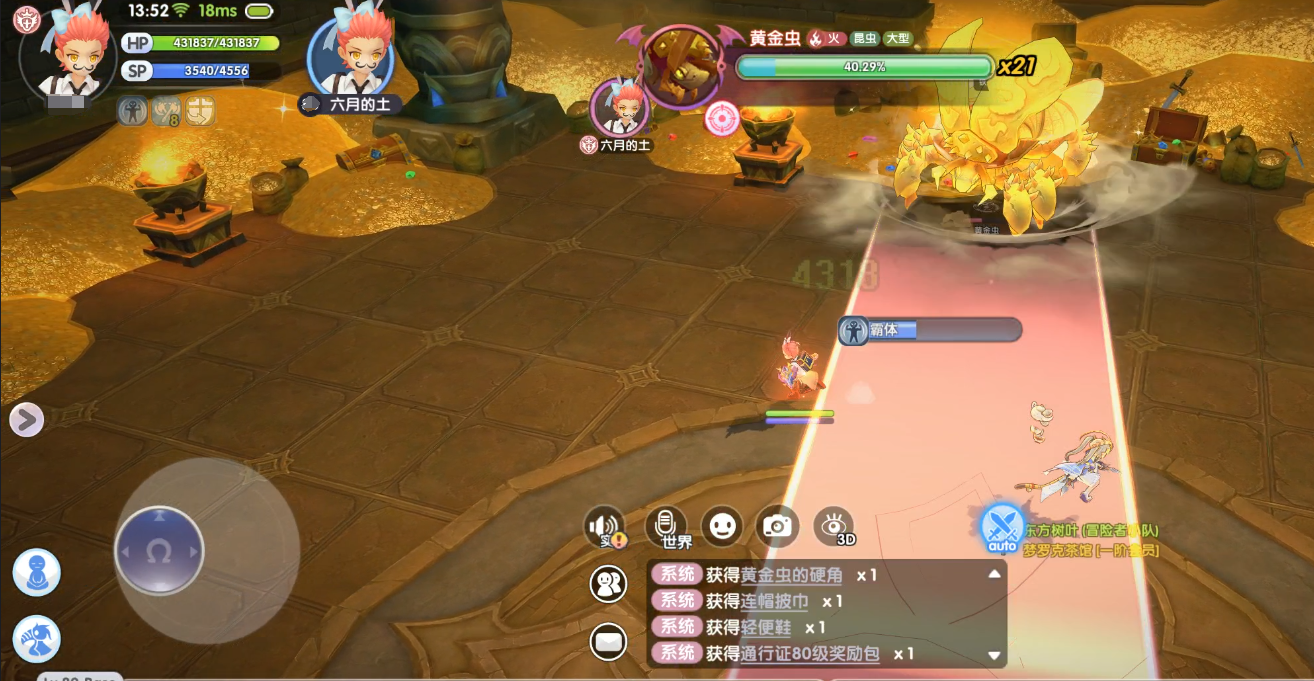The width and height of the screenshot is (1314, 681).
Task: Tap the meditating figure sit button
Action: (x=37, y=573)
